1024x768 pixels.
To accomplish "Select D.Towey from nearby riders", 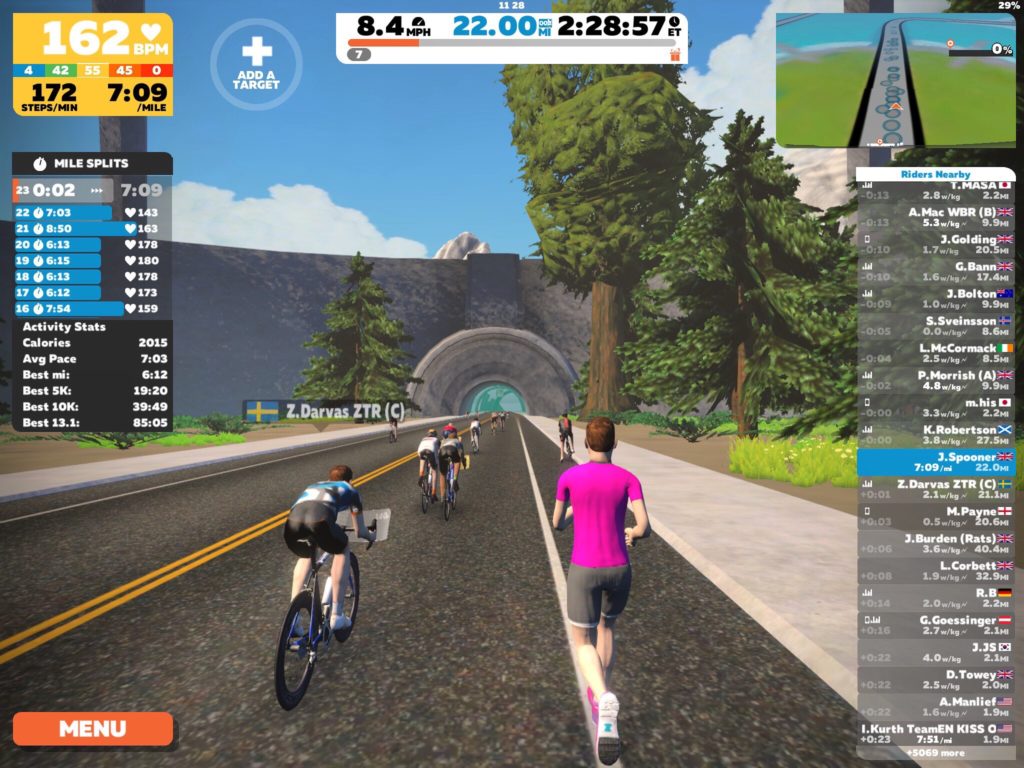I will tap(936, 679).
